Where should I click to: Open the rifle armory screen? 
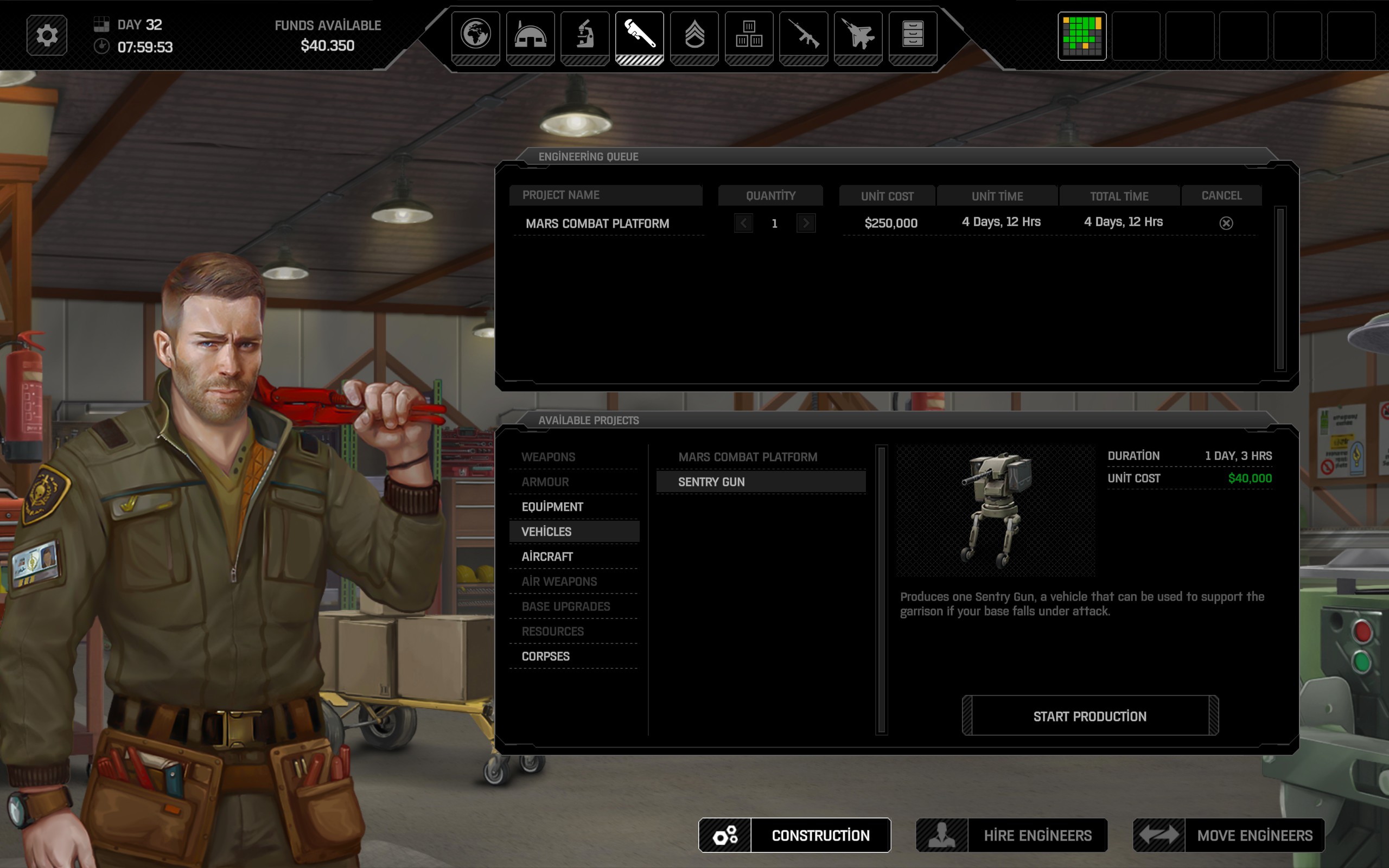[x=803, y=36]
